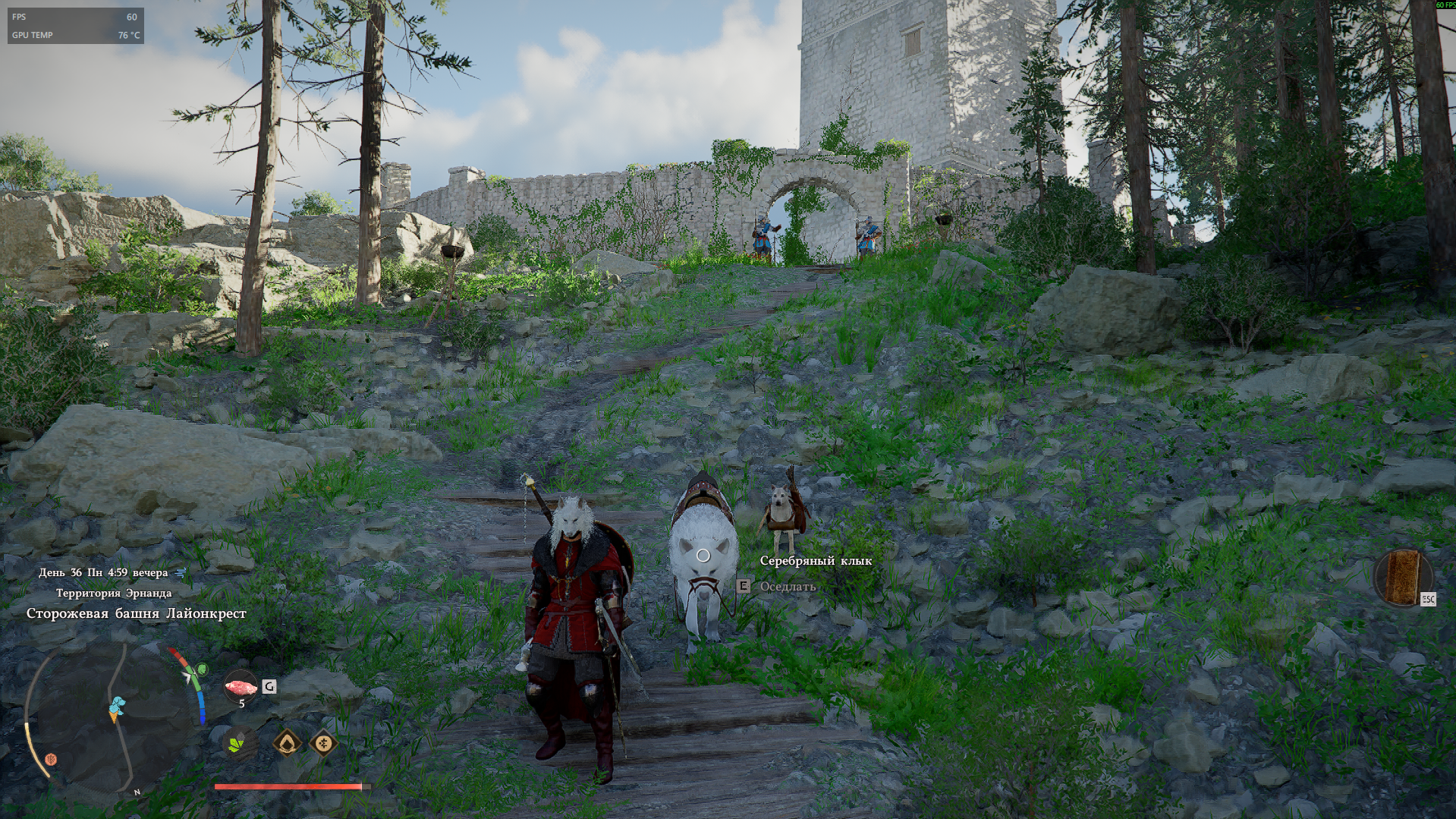Viewport: 1456px width, 819px height.
Task: Click the orange emblem marker on minimap
Action: tap(52, 758)
